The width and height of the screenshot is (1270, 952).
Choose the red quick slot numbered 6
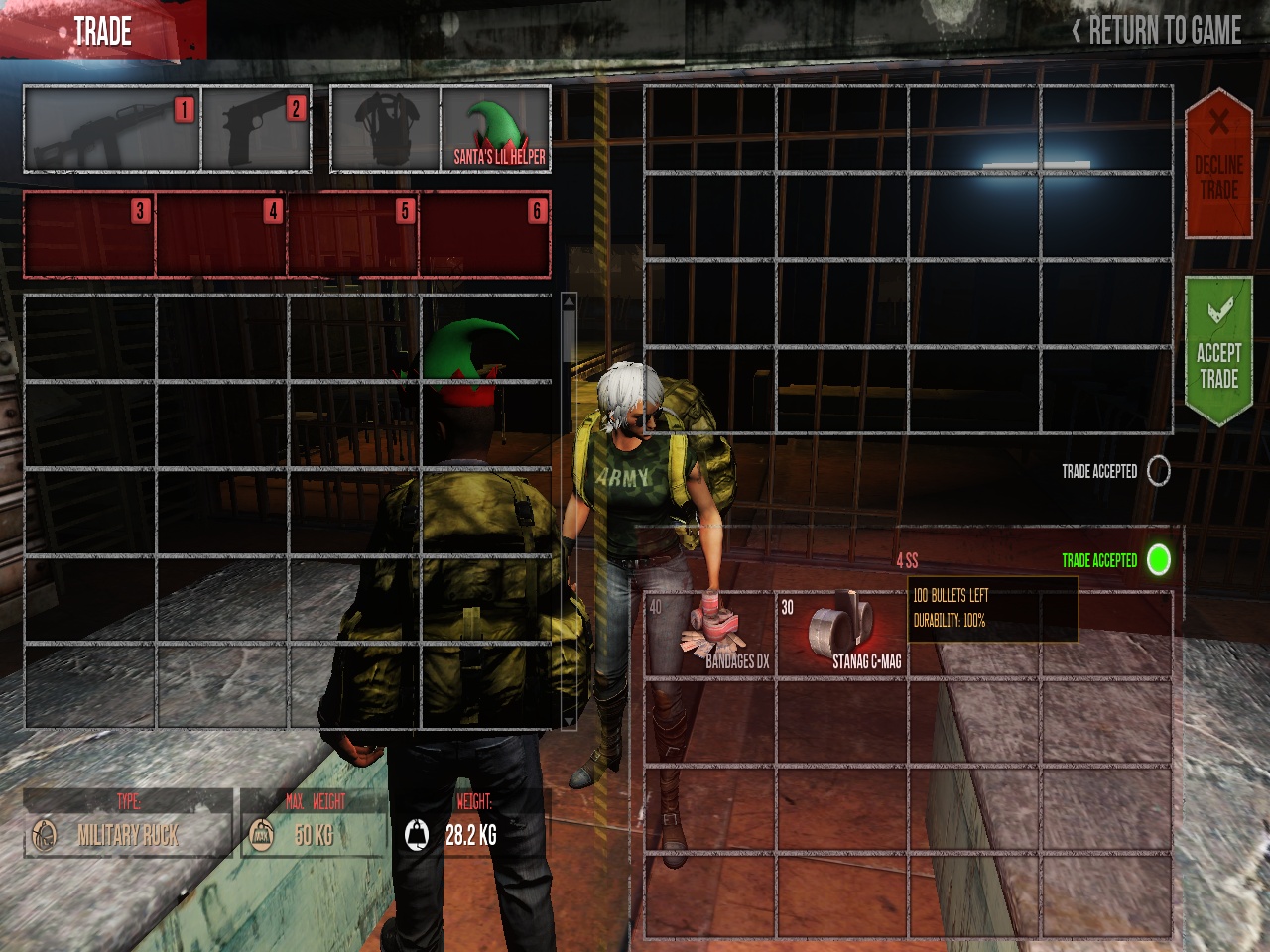click(x=485, y=235)
